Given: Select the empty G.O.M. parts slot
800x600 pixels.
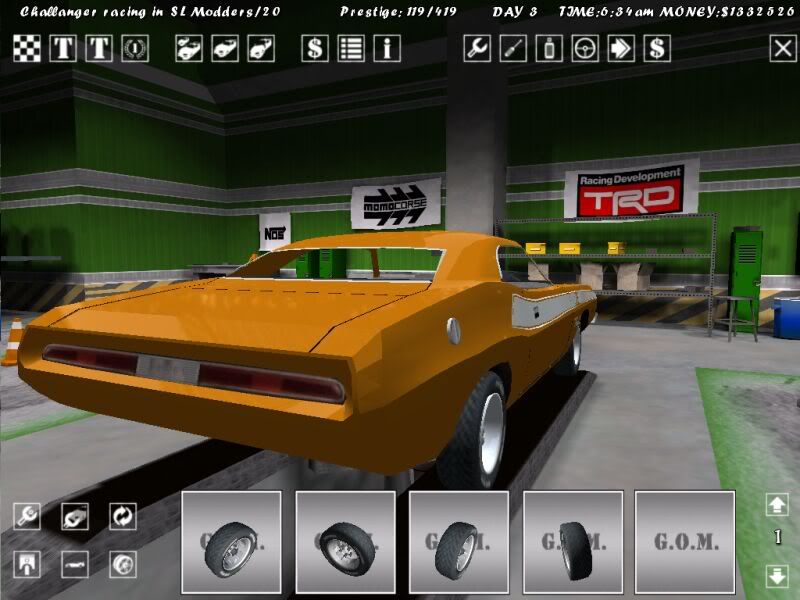Looking at the screenshot, I should pyautogui.click(x=686, y=542).
